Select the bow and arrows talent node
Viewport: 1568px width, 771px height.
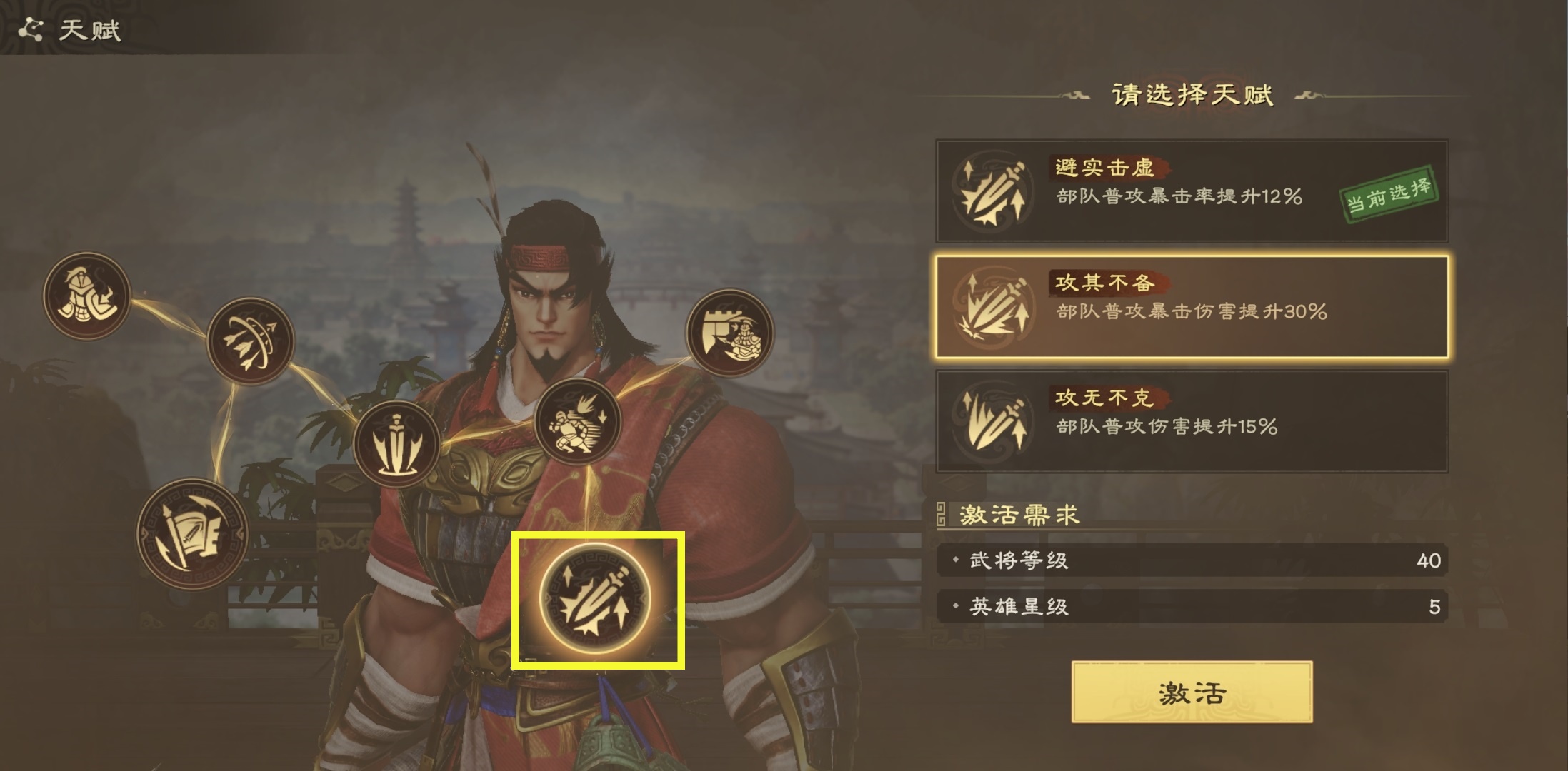point(250,341)
